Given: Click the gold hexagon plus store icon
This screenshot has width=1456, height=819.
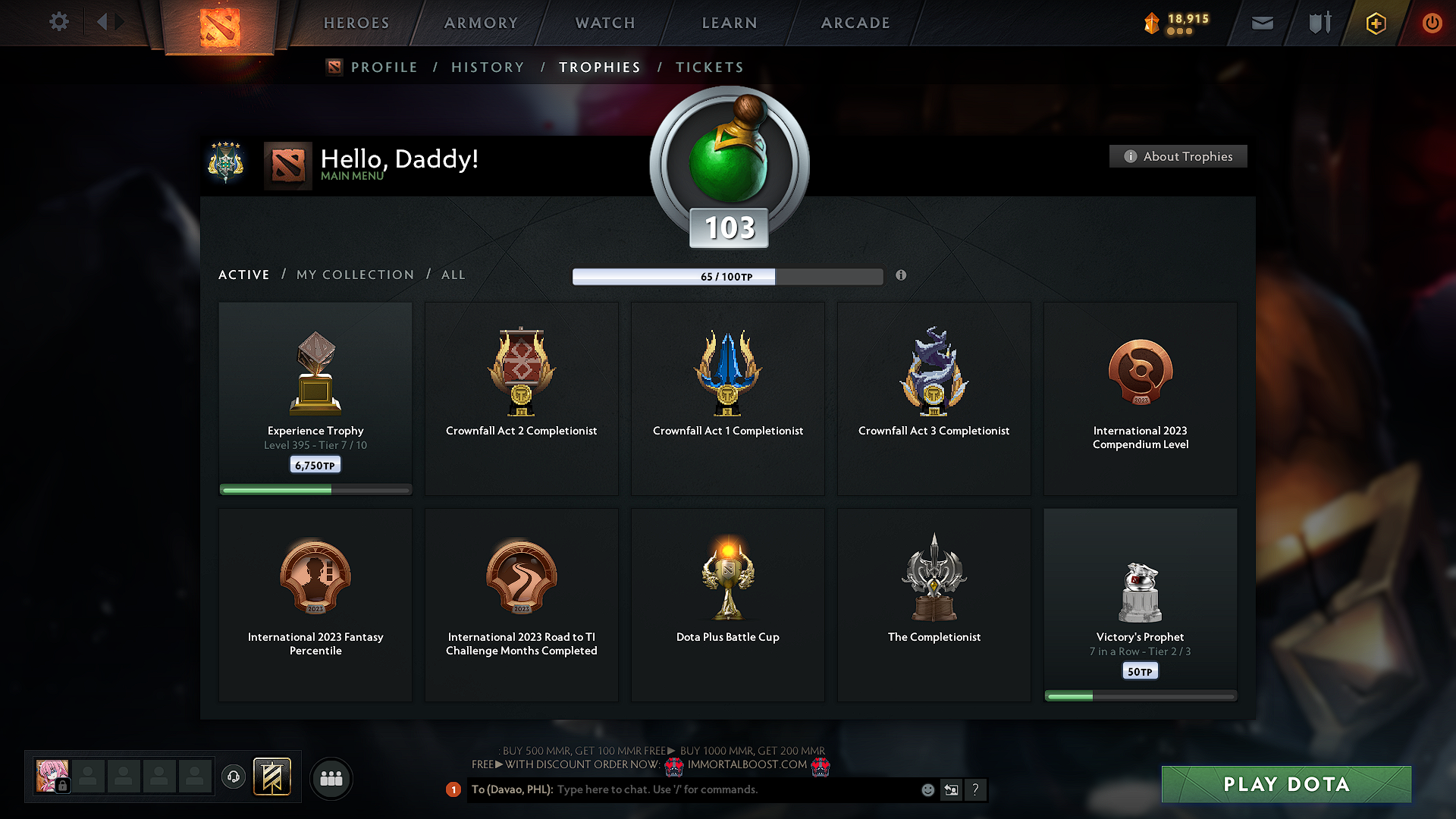Looking at the screenshot, I should click(x=1375, y=23).
